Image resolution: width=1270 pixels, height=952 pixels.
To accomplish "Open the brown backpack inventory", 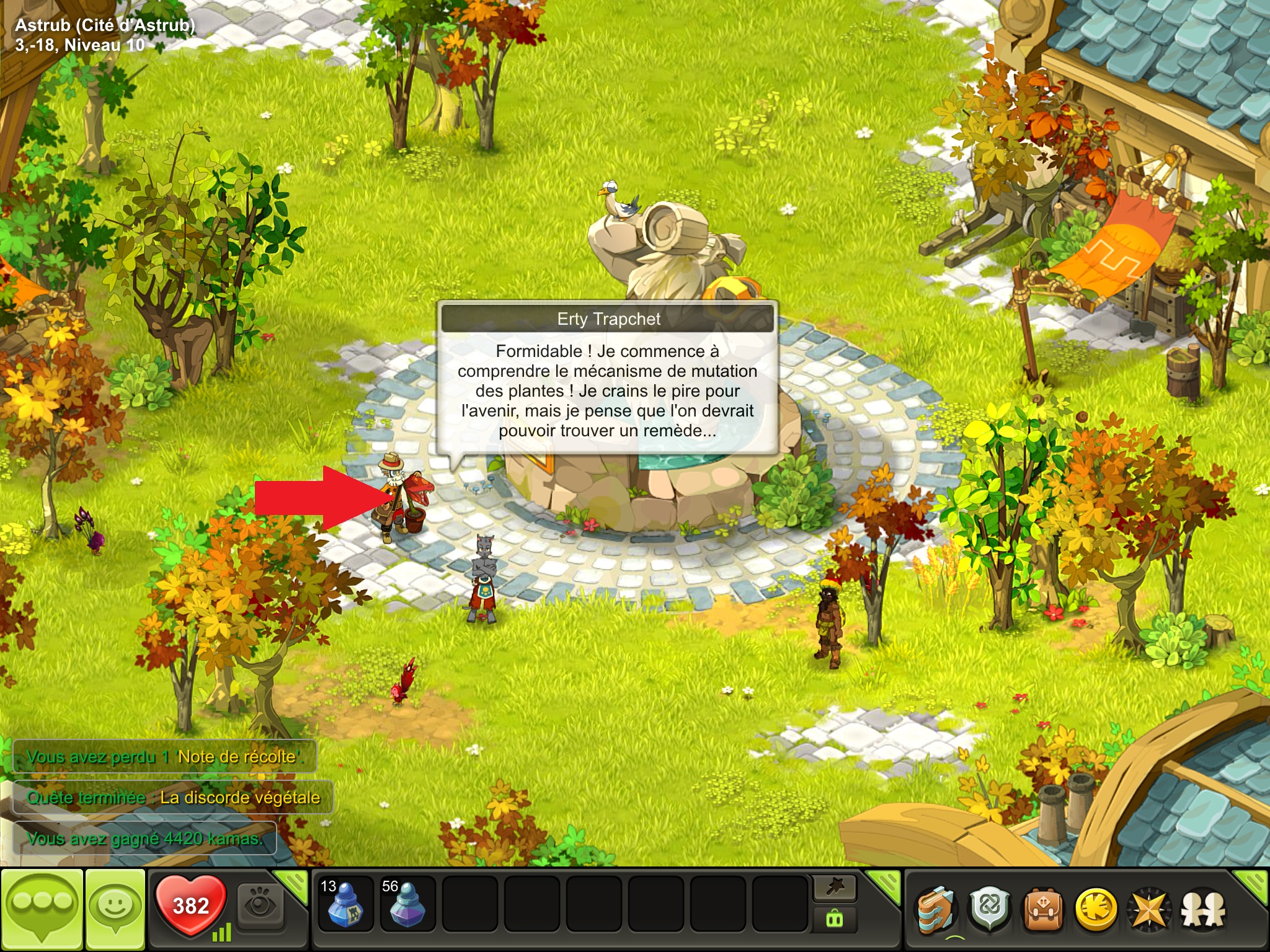I will pos(1043,910).
